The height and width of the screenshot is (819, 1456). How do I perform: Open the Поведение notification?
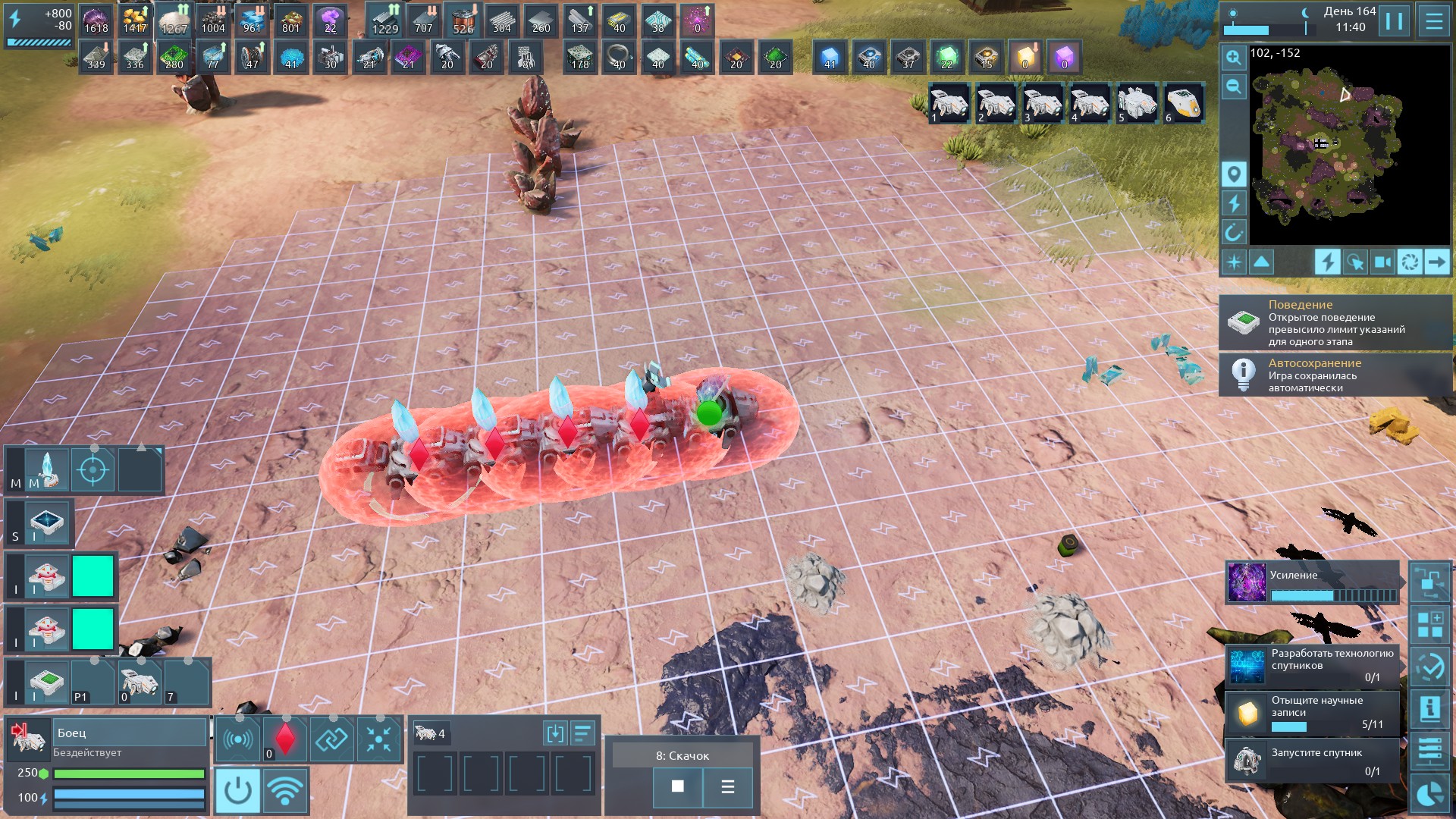click(x=1335, y=323)
